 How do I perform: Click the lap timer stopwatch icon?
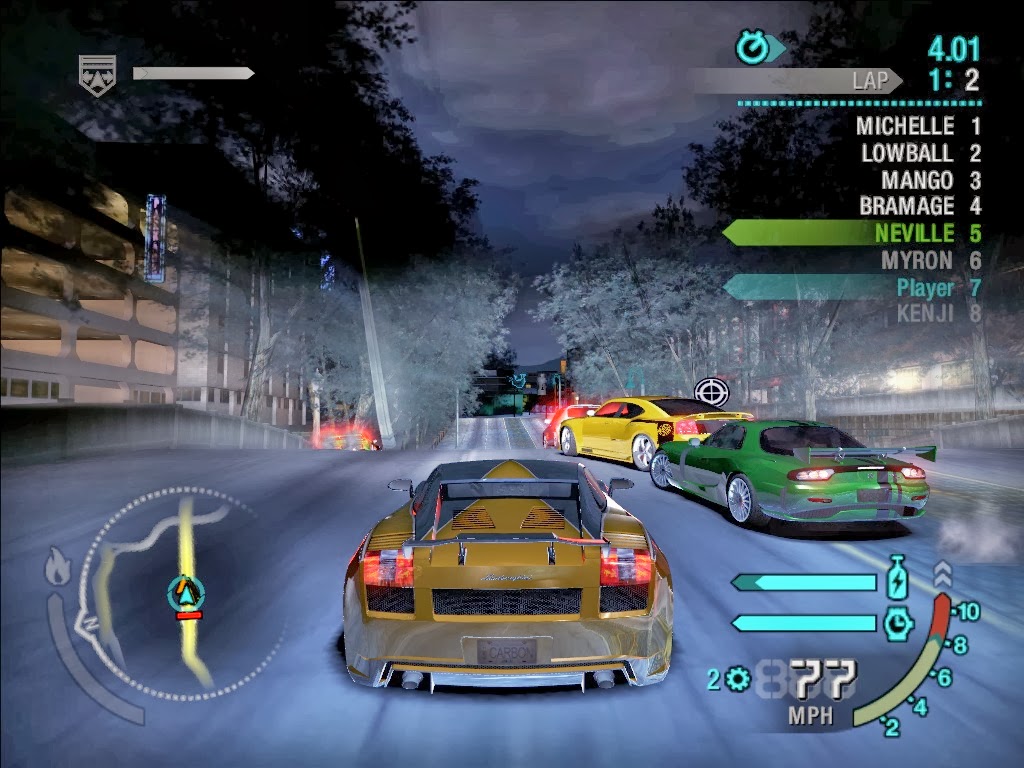751,46
